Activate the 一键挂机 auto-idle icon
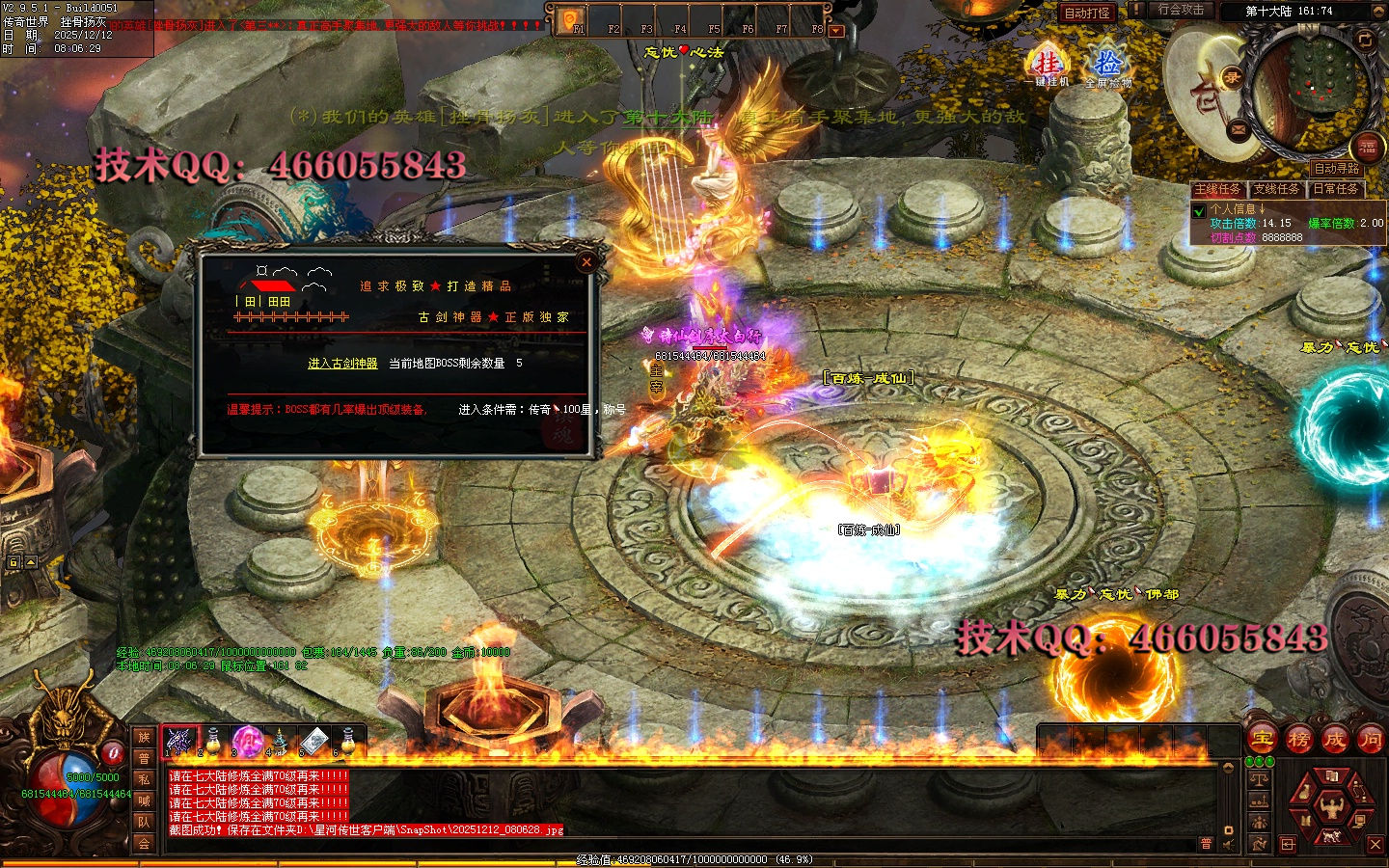Screen dimensions: 1389x868 (x=1047, y=67)
